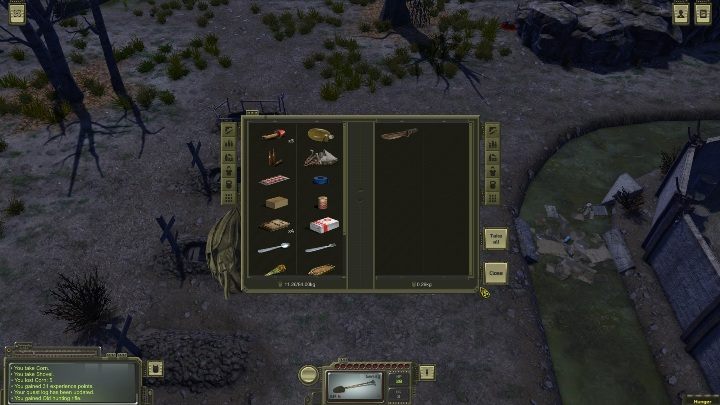Toggle the message log button
The height and width of the screenshot is (405, 720).
coord(155,368)
